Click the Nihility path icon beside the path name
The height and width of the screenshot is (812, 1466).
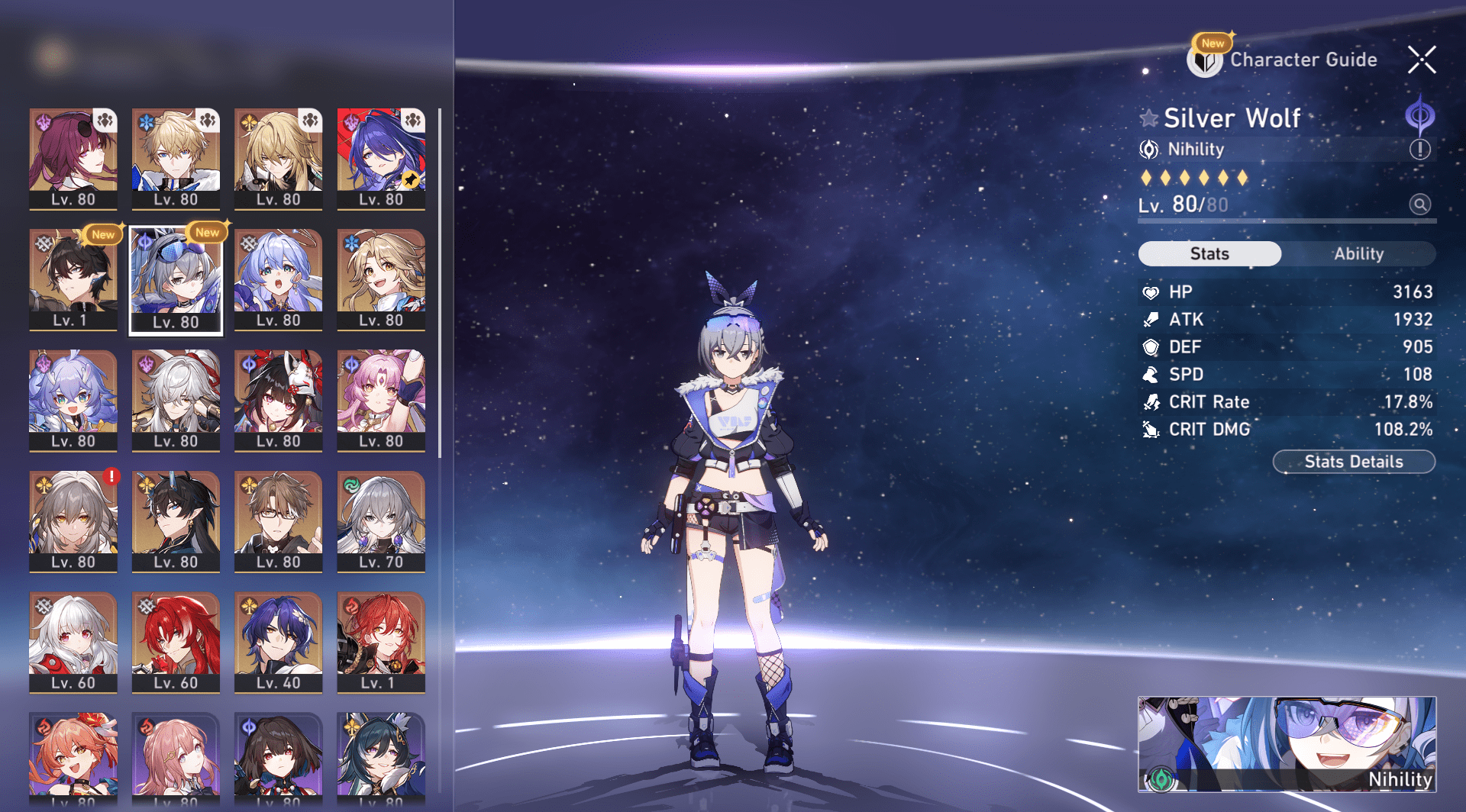tap(1147, 150)
